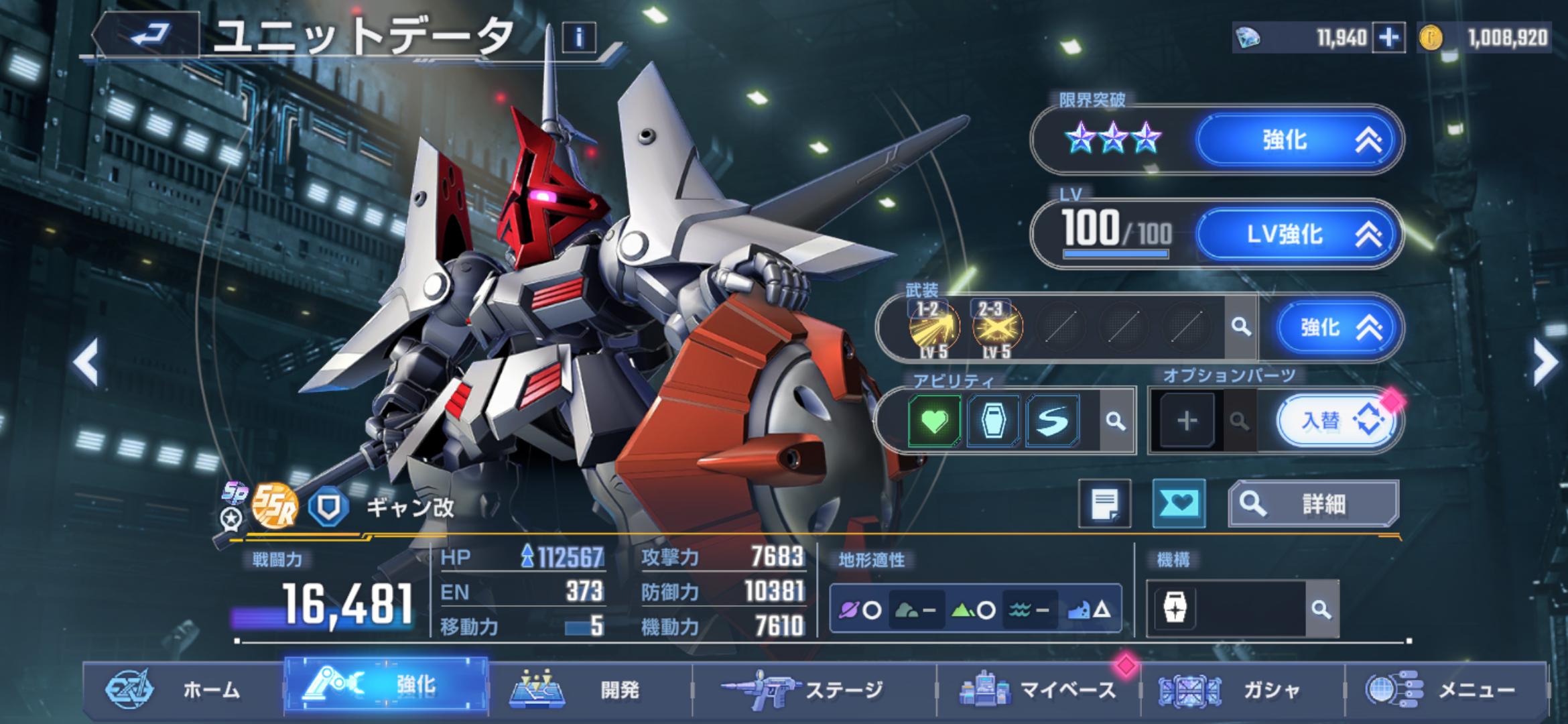Select the 1-2 range weapon icon

(x=933, y=327)
